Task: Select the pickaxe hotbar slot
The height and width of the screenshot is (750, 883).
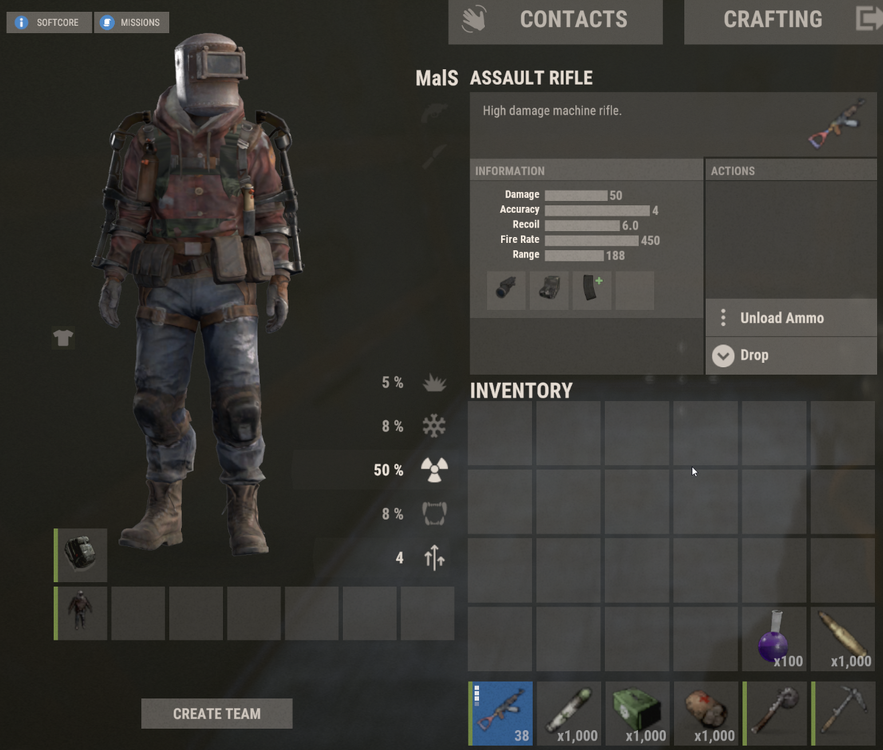Action: [844, 714]
